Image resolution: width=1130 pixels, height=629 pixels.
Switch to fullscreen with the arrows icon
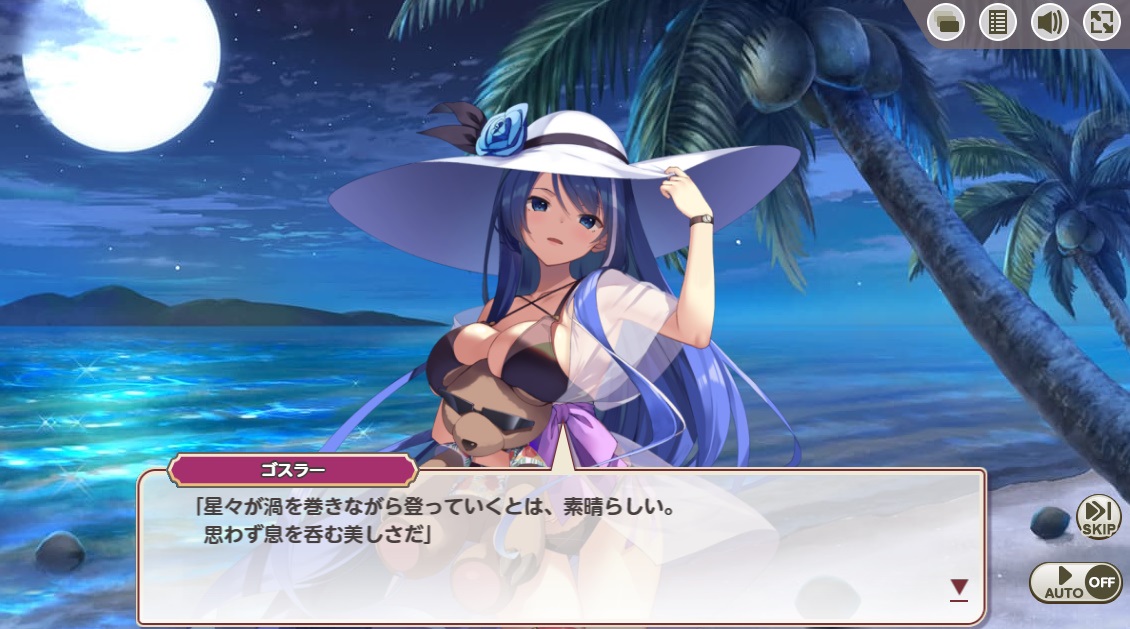tap(1101, 22)
